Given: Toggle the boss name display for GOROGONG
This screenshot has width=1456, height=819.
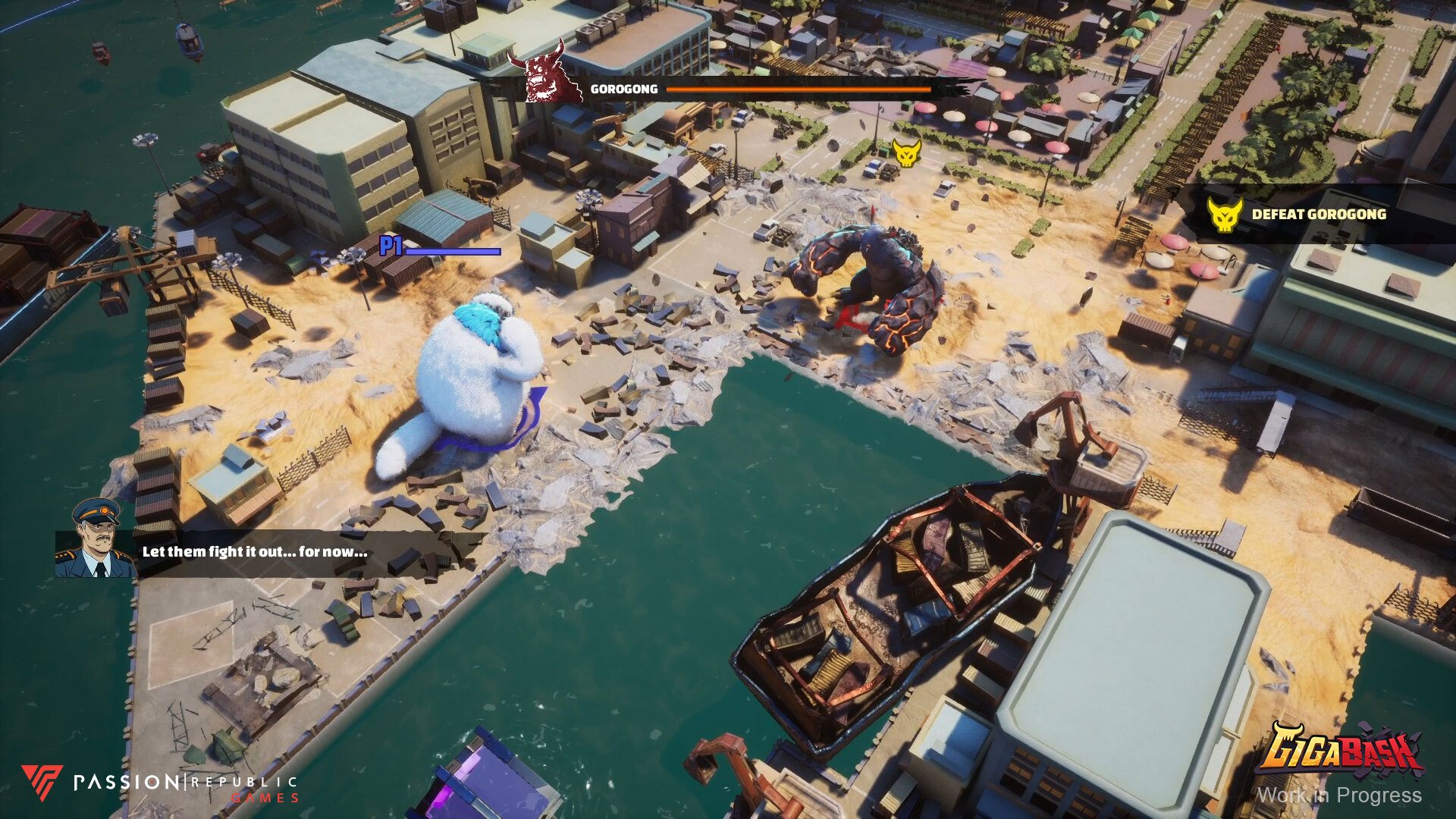Looking at the screenshot, I should coord(623,89).
